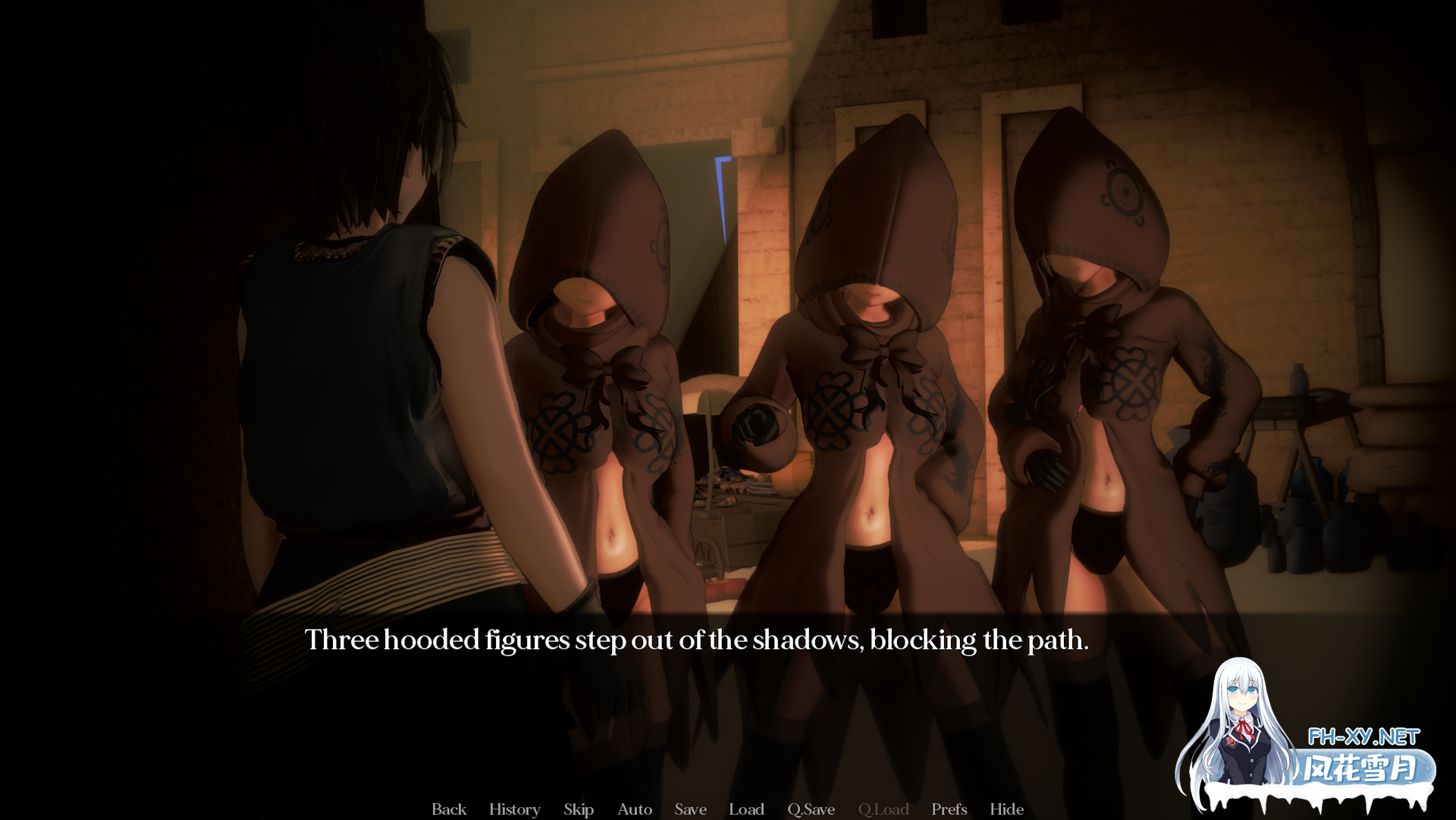
Task: Open the Load screen
Action: tap(746, 809)
